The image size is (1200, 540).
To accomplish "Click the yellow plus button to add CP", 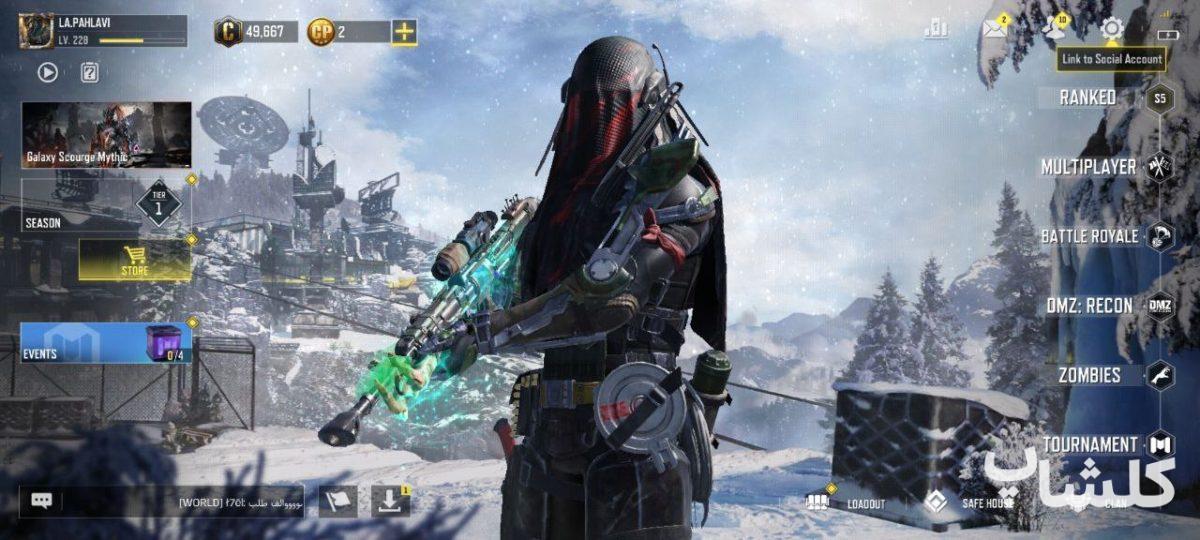I will click(404, 32).
